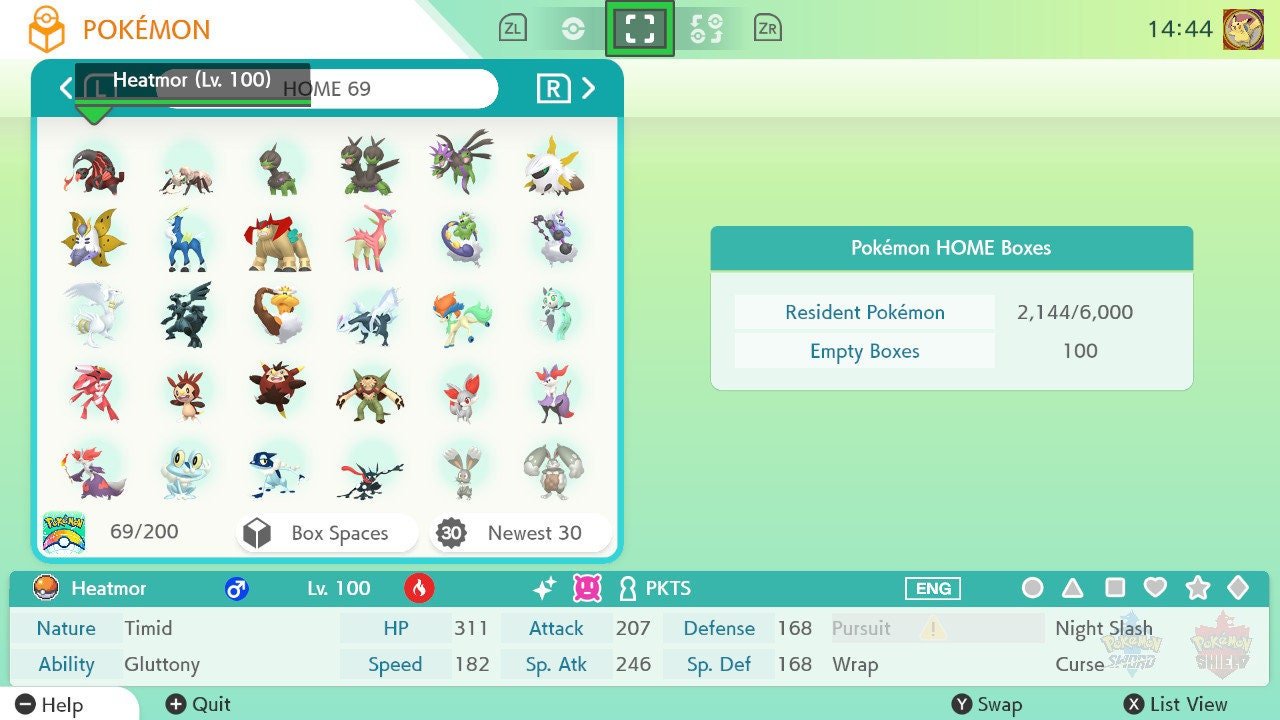Image resolution: width=1280 pixels, height=720 pixels.
Task: Open the Resident Pokémon count entry
Action: coord(863,312)
